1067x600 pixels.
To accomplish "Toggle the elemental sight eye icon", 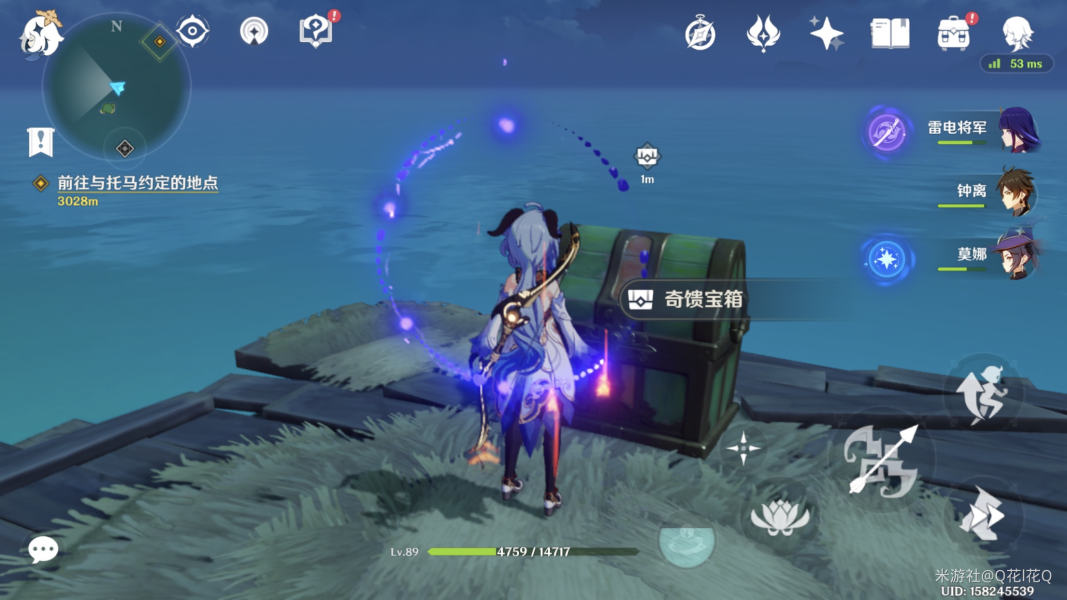I will [192, 31].
